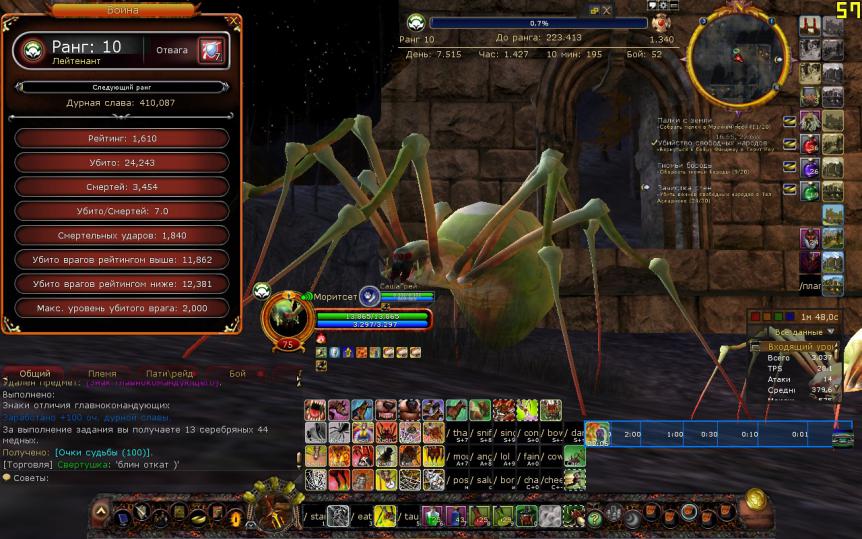This screenshot has width=862, height=539.
Task: Open the Племя chat tab
Action: pyautogui.click(x=102, y=373)
